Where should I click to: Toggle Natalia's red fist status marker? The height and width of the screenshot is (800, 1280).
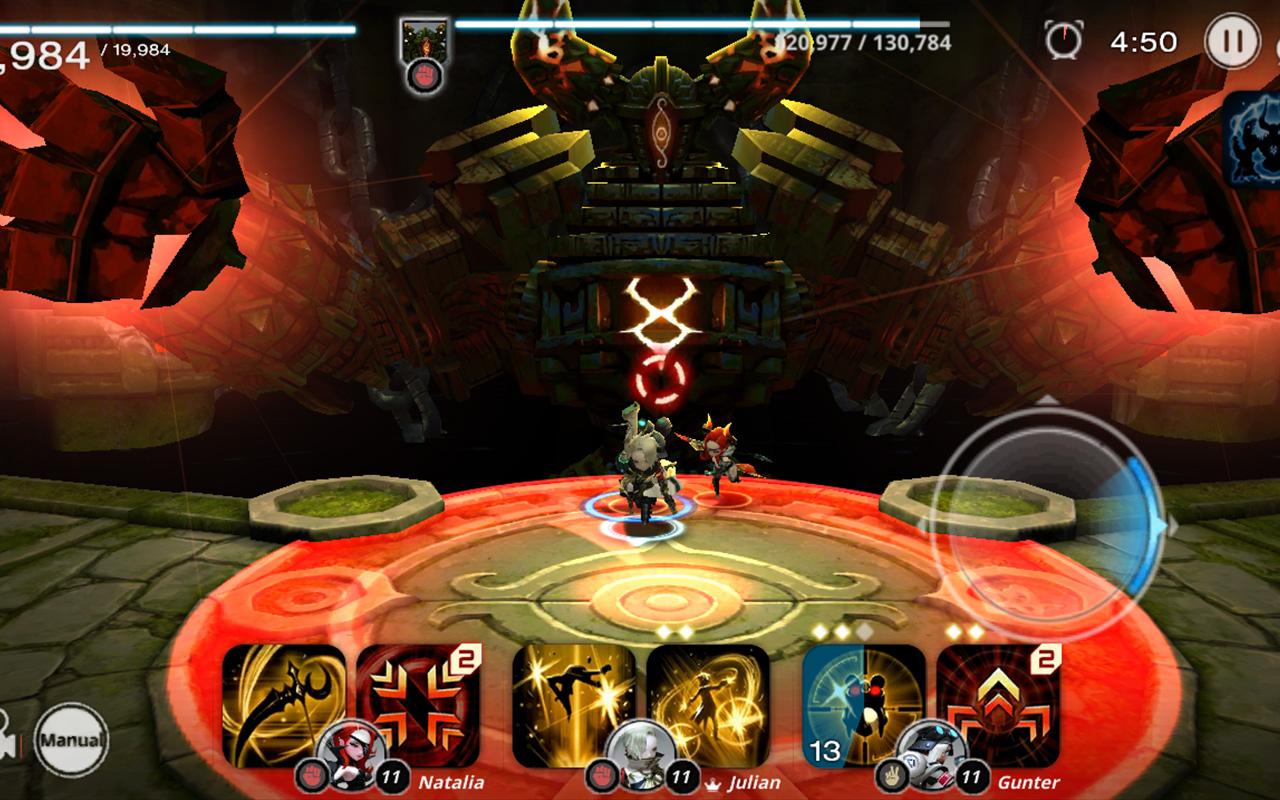coord(311,771)
